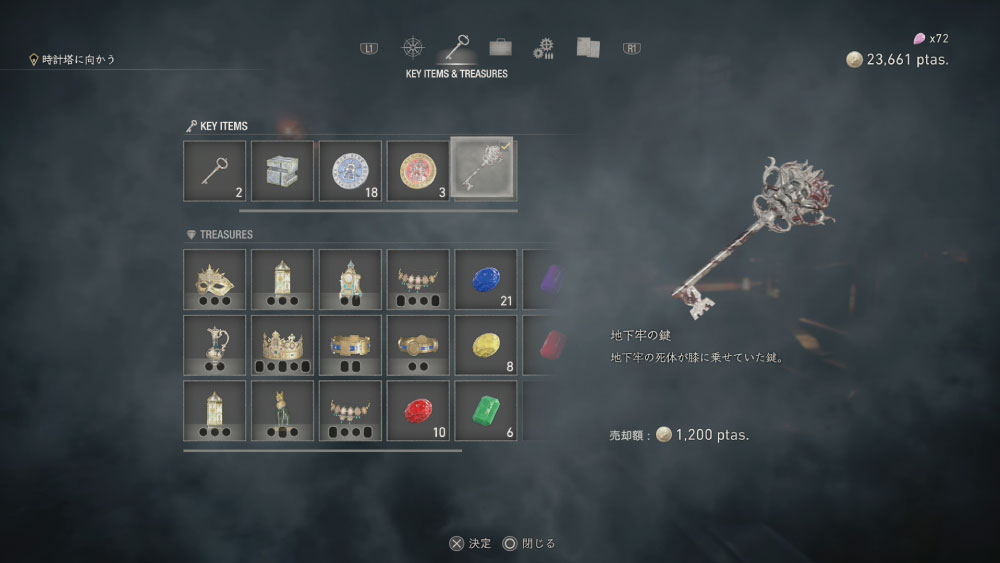The width and height of the screenshot is (1000, 563).
Task: Choose the stone cube key item
Action: (282, 170)
